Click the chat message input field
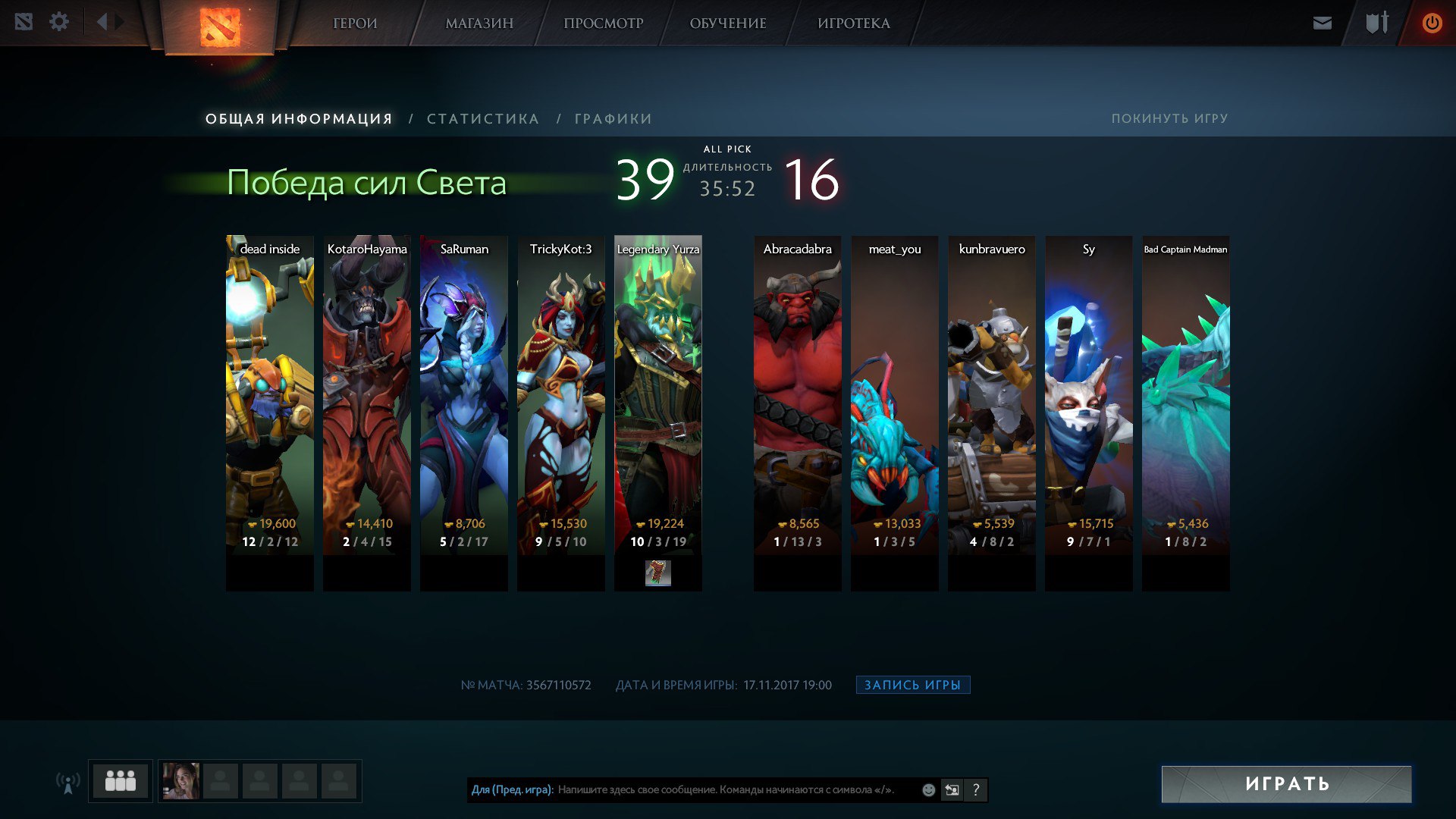The height and width of the screenshot is (819, 1456). tap(728, 789)
